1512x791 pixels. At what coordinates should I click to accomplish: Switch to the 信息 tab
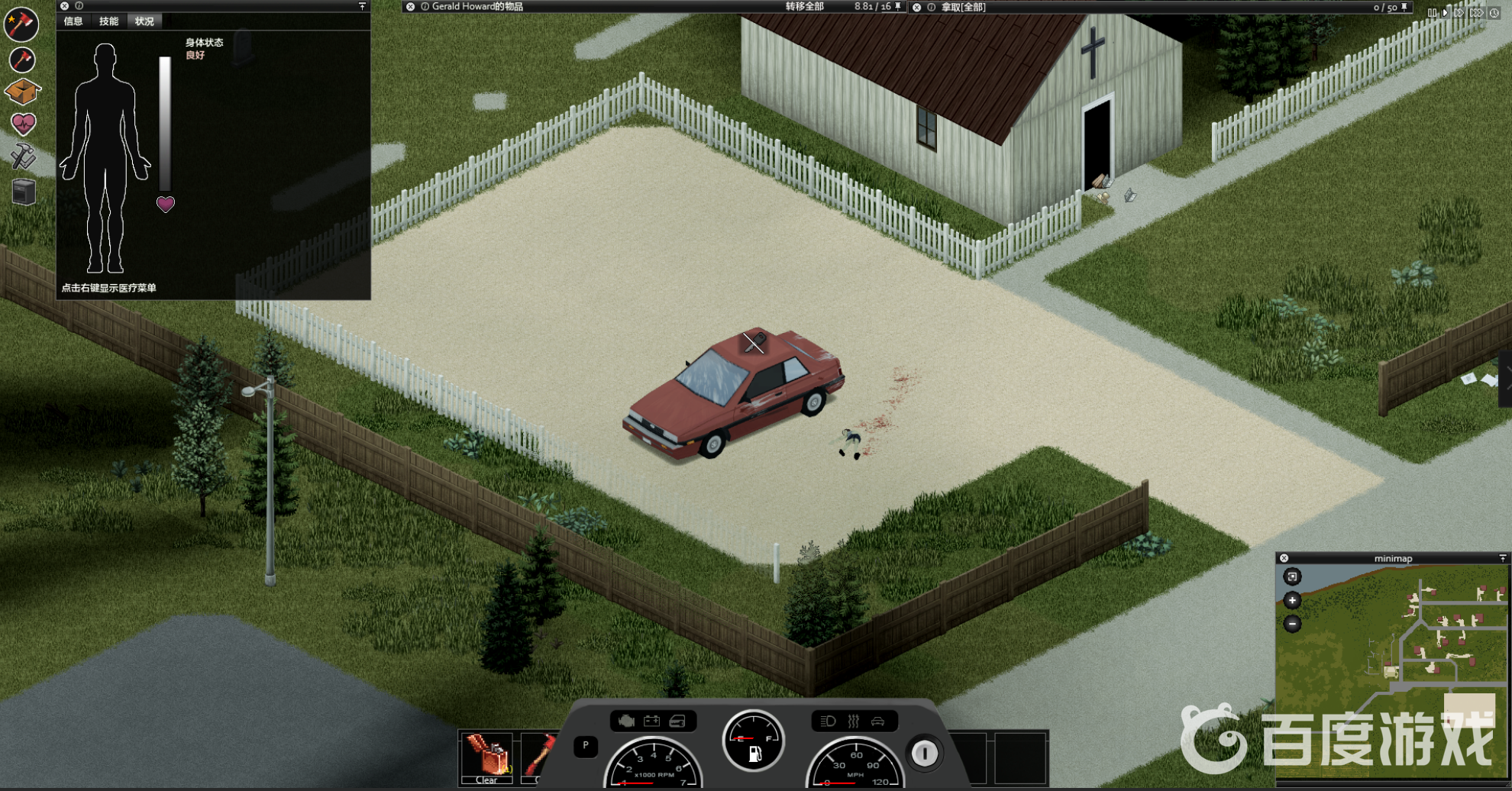pos(73,21)
